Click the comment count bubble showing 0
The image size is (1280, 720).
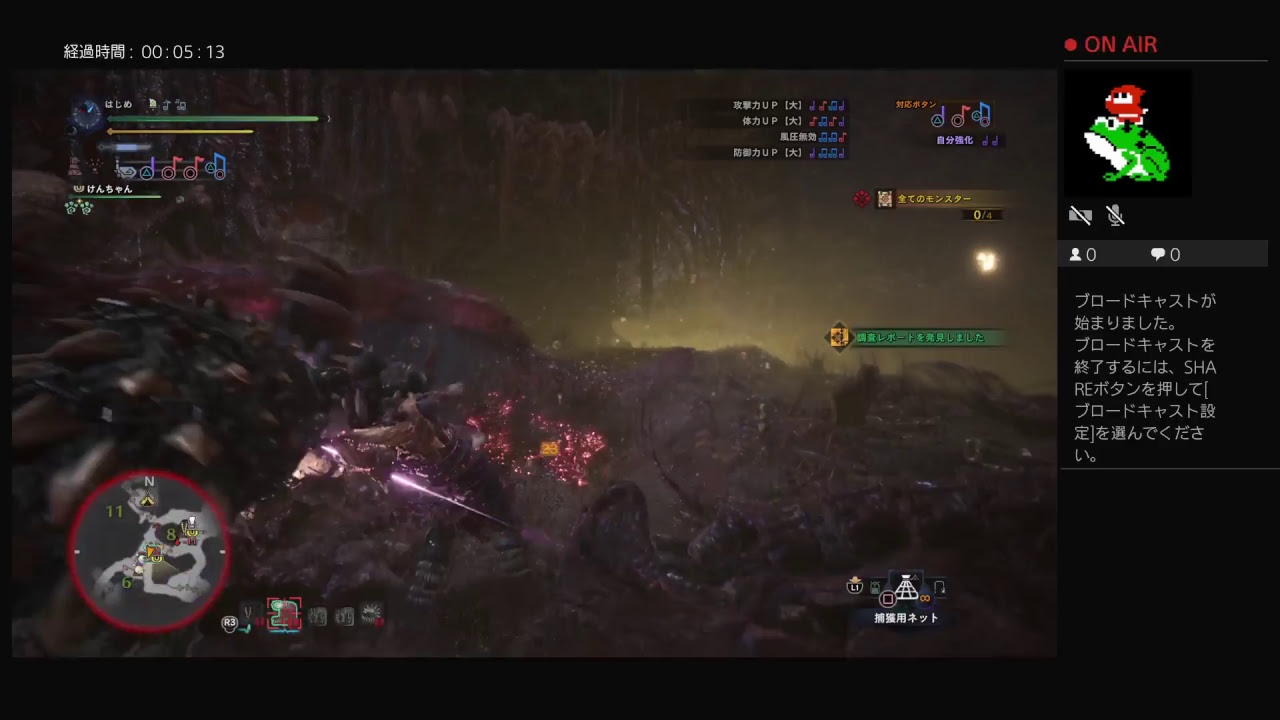click(1165, 254)
